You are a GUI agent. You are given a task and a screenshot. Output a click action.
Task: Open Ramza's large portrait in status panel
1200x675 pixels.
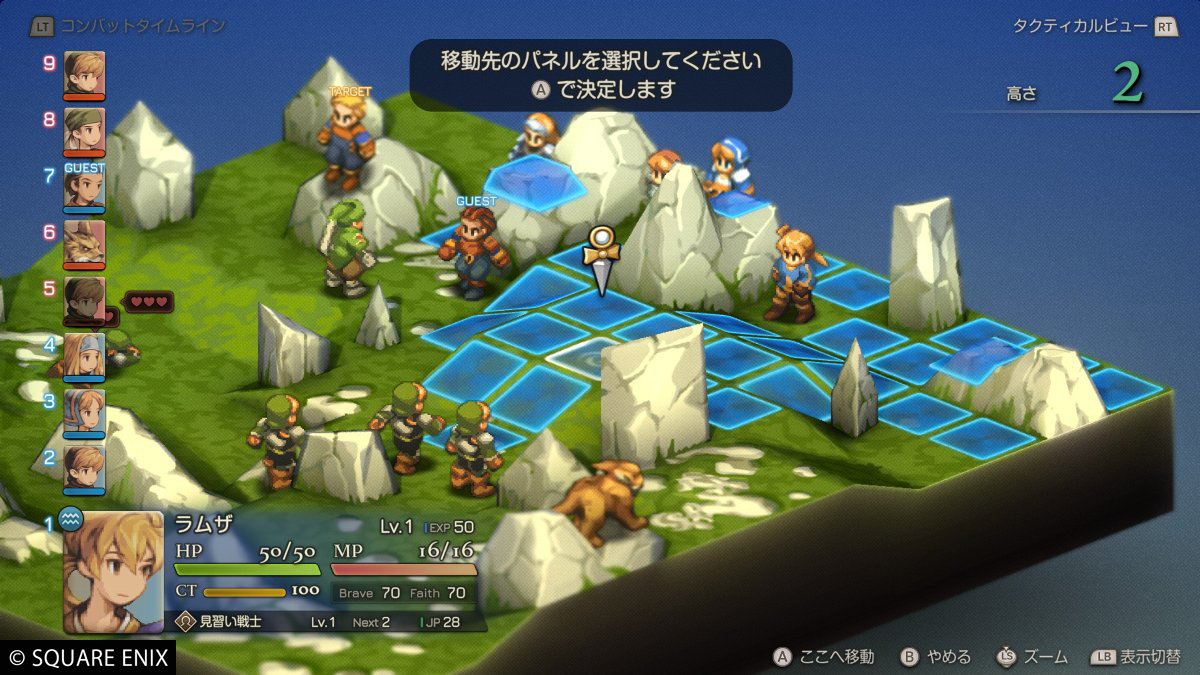(x=113, y=572)
